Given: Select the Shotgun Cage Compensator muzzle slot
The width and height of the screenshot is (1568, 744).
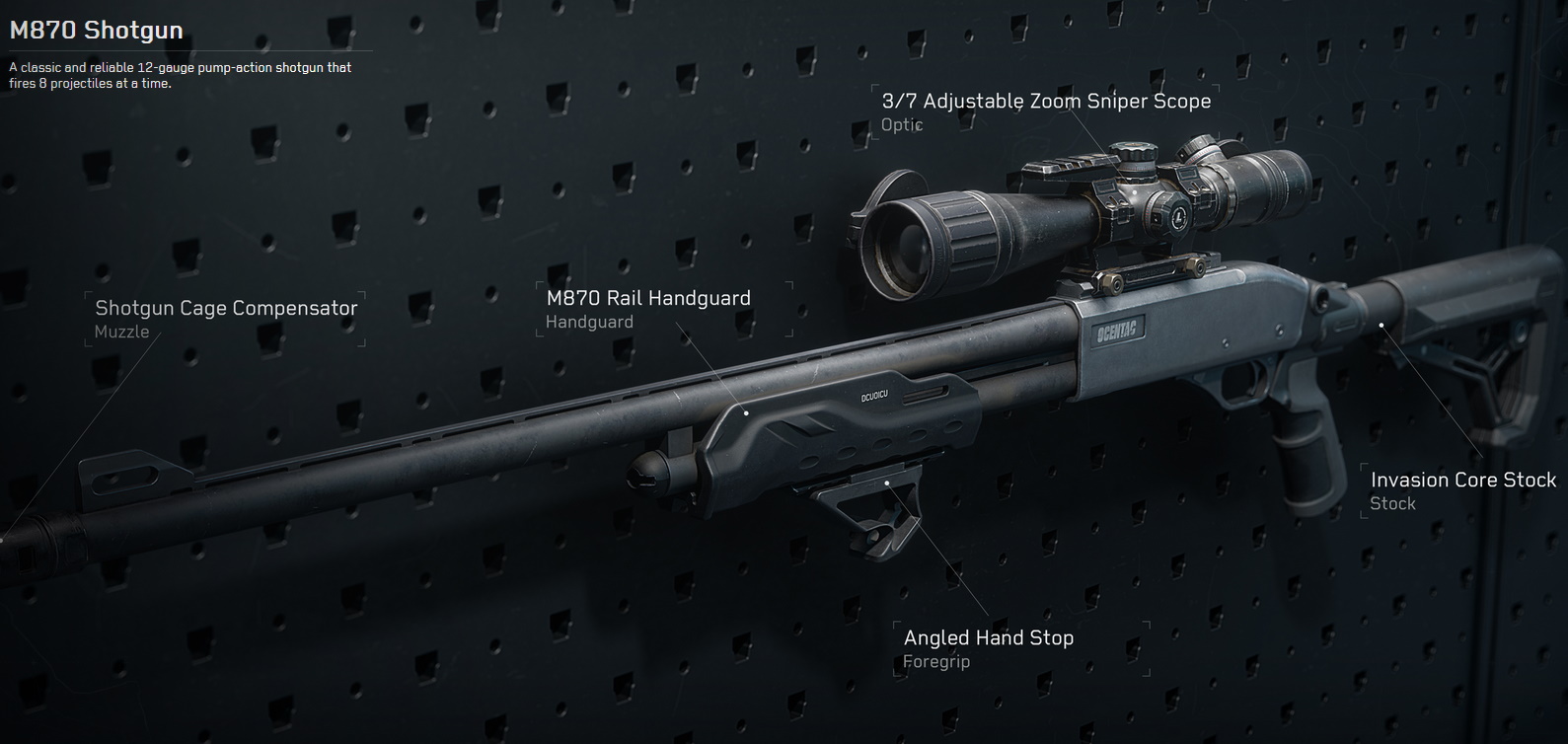Looking at the screenshot, I should tap(226, 318).
